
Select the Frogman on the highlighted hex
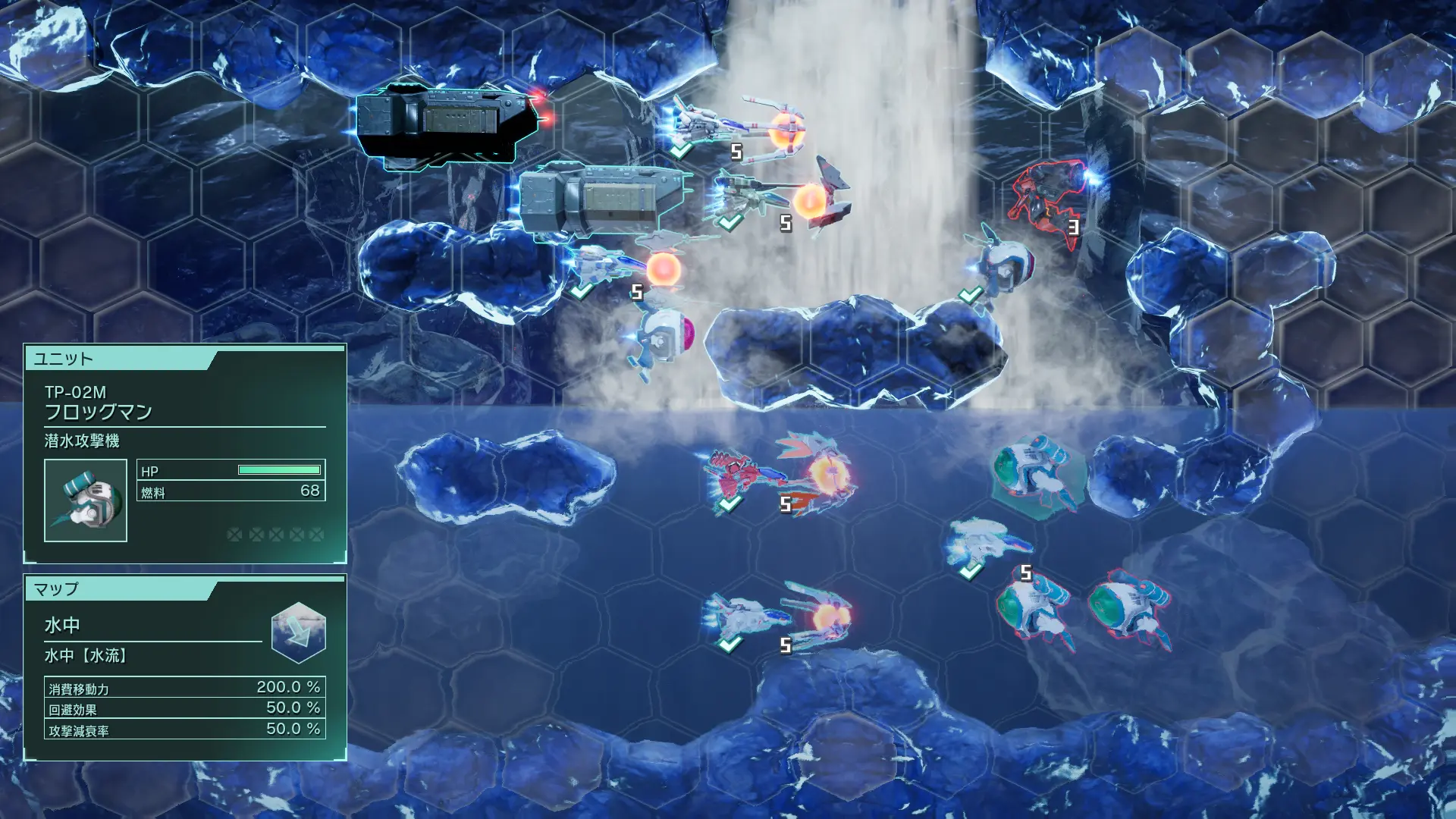tap(1033, 475)
